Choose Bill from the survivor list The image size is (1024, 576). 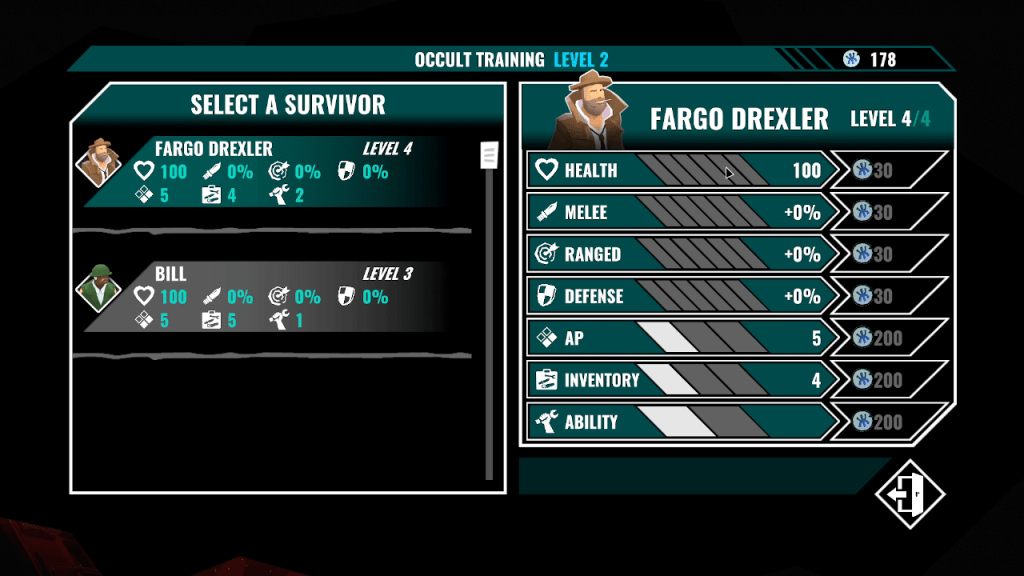pyautogui.click(x=270, y=296)
